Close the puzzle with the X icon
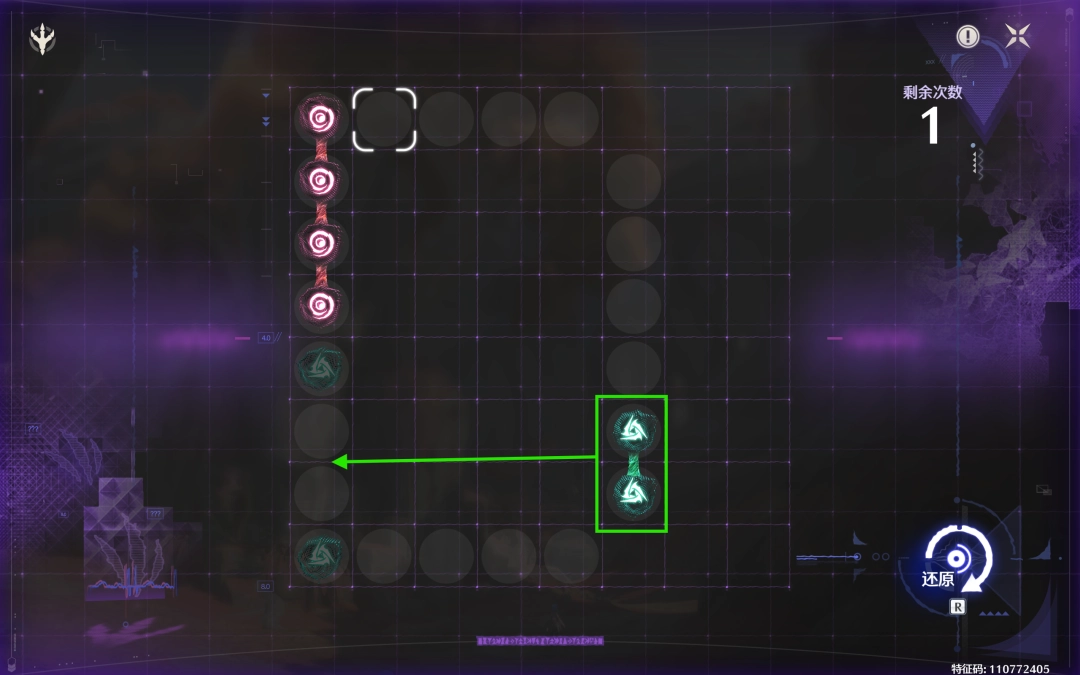The height and width of the screenshot is (675, 1080). [1017, 37]
